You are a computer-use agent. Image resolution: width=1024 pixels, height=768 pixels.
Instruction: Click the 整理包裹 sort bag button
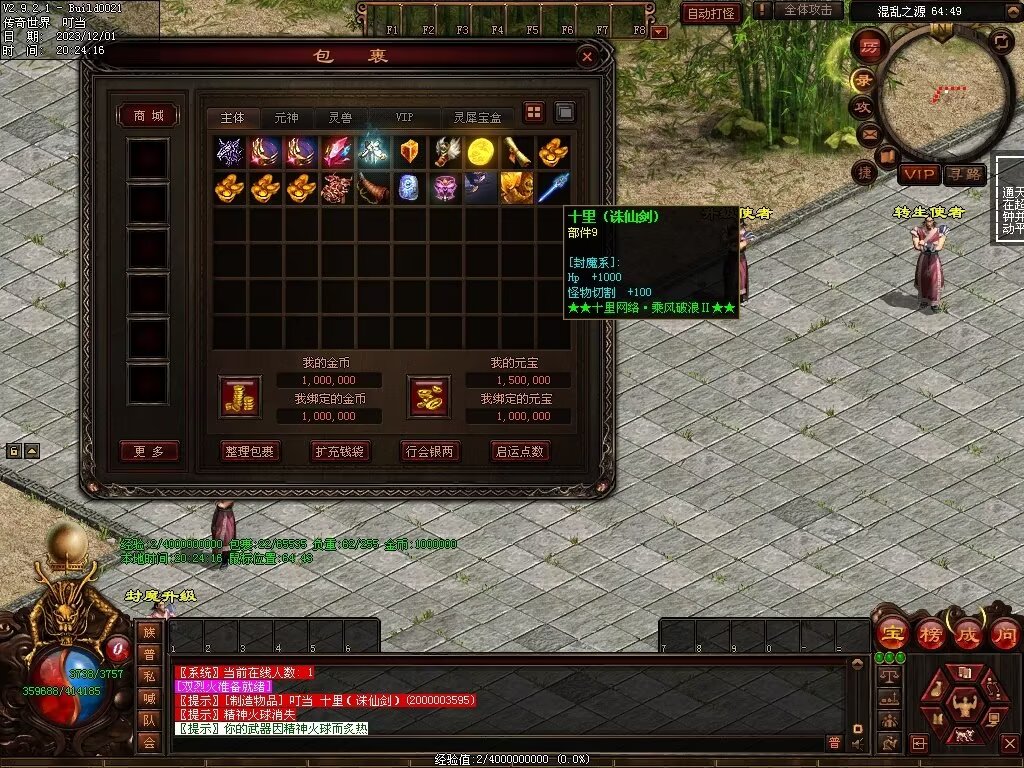(250, 451)
